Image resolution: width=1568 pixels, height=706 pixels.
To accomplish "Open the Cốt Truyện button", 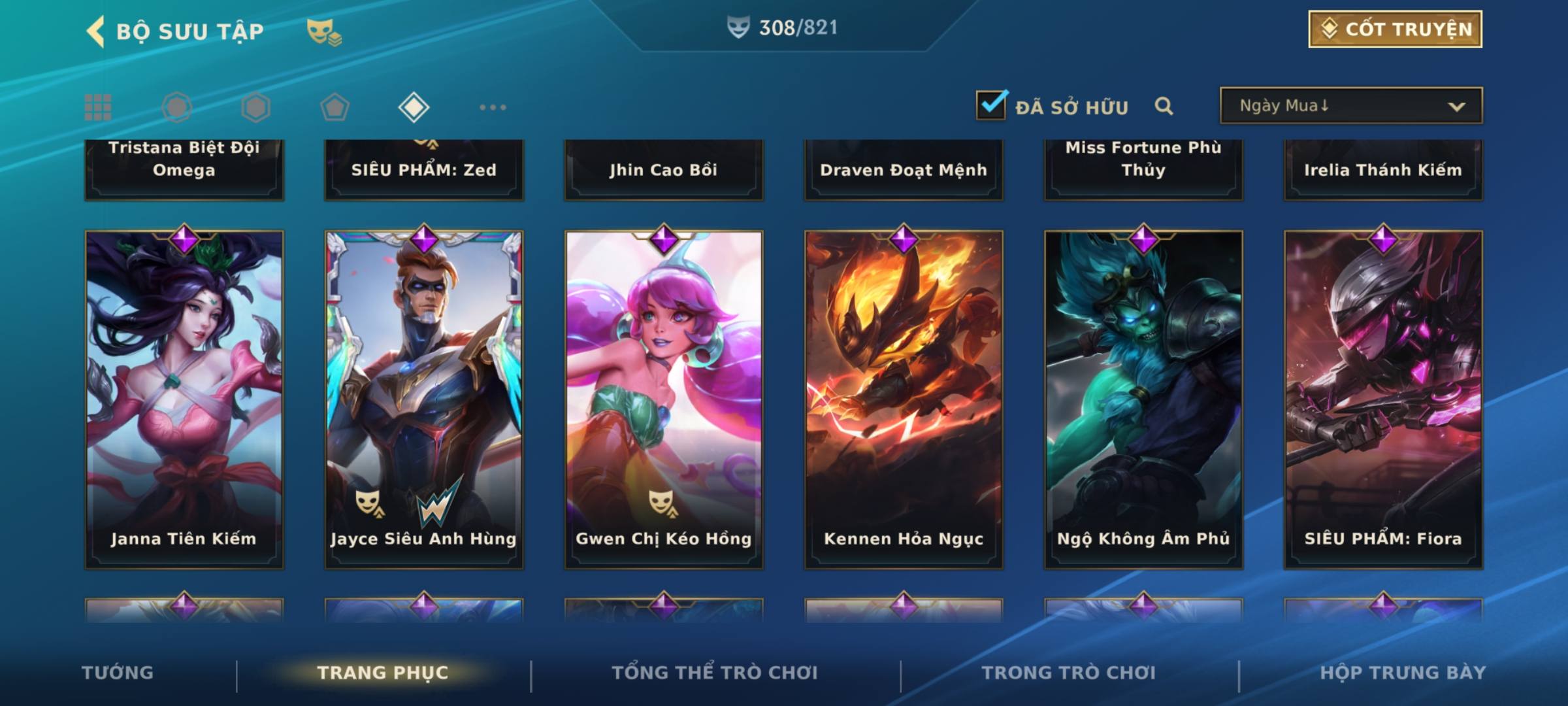I will 1395,29.
